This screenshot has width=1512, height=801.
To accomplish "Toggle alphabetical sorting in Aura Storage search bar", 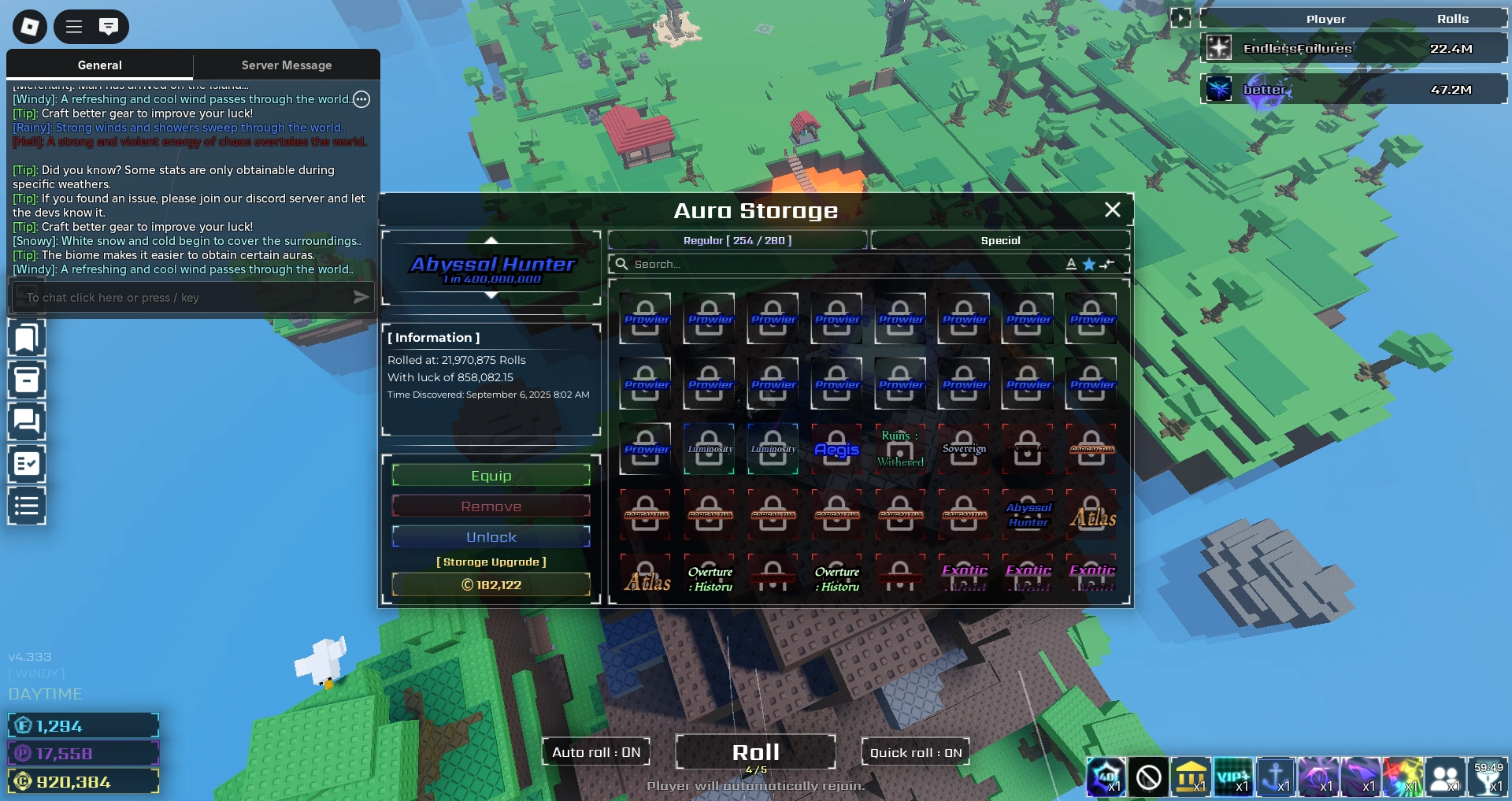I will 1071,264.
